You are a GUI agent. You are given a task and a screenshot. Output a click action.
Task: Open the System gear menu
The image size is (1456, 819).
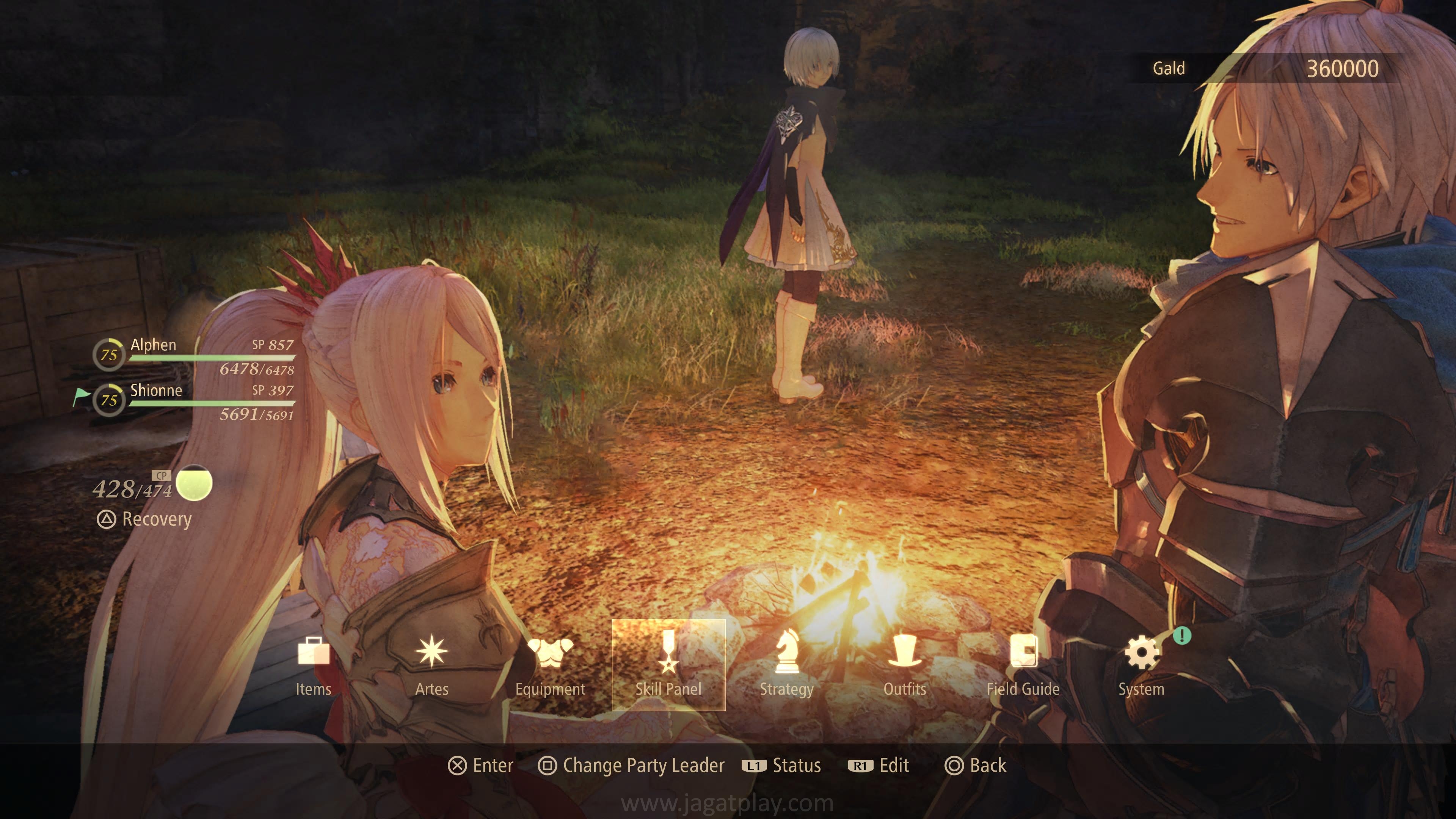pyautogui.click(x=1141, y=665)
